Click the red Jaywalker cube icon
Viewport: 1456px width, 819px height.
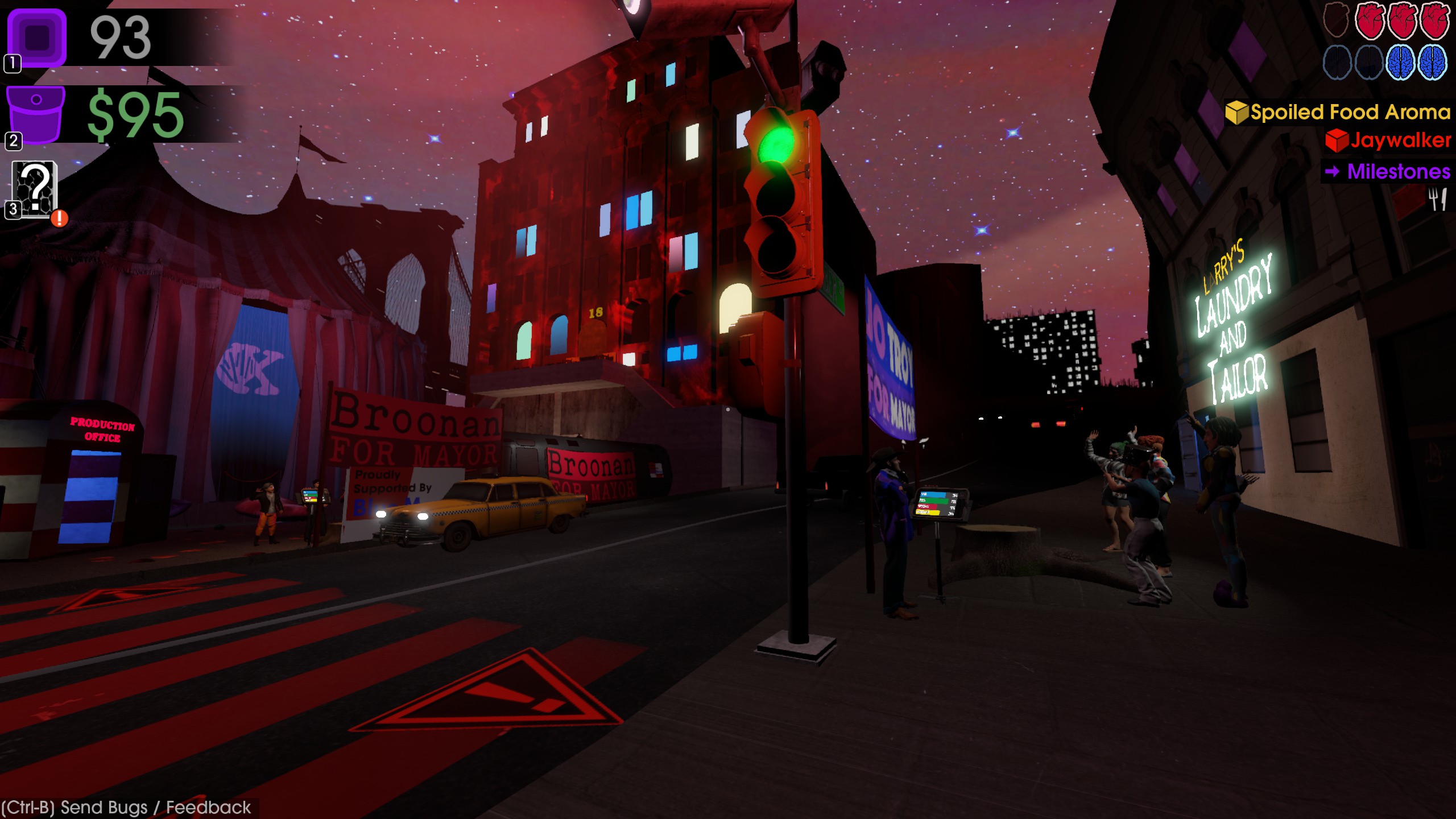[x=1337, y=143]
